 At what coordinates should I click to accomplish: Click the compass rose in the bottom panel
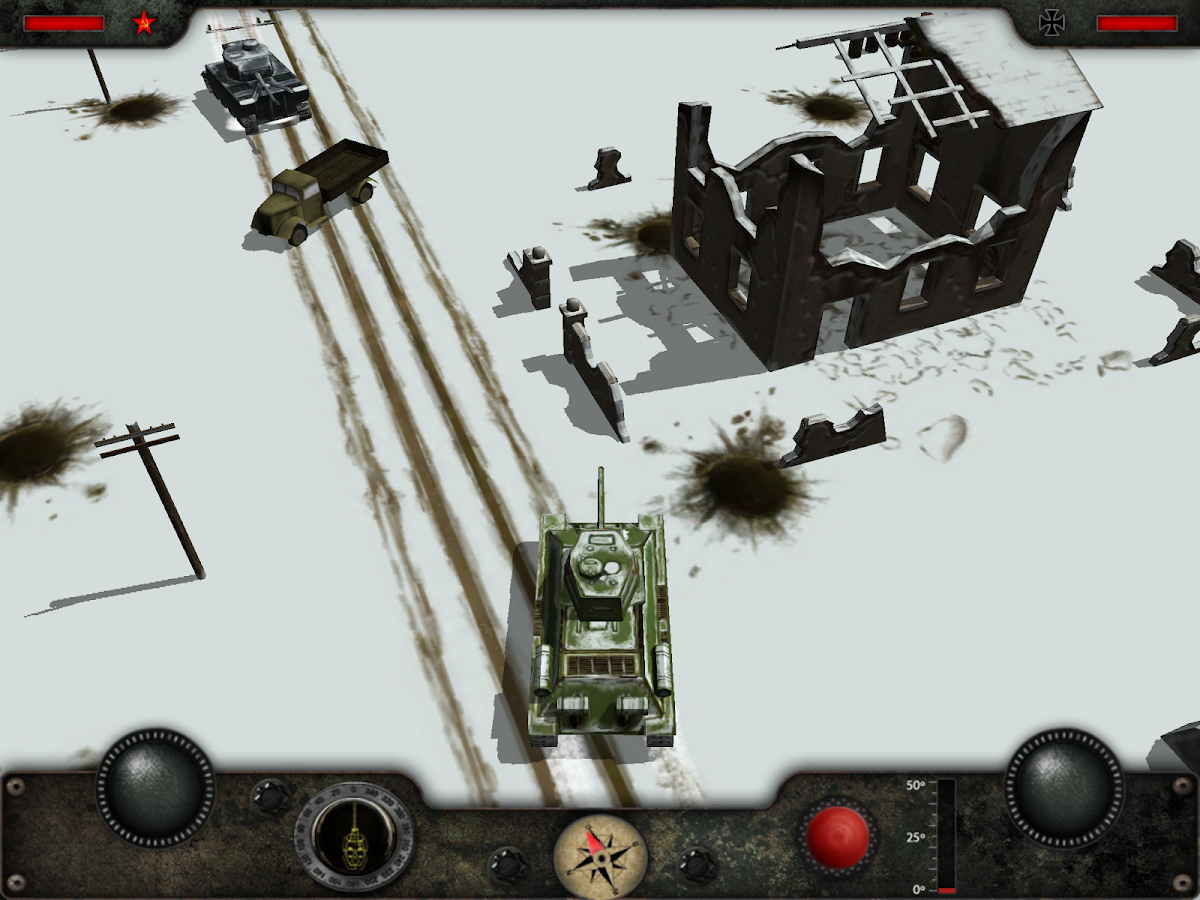click(600, 855)
